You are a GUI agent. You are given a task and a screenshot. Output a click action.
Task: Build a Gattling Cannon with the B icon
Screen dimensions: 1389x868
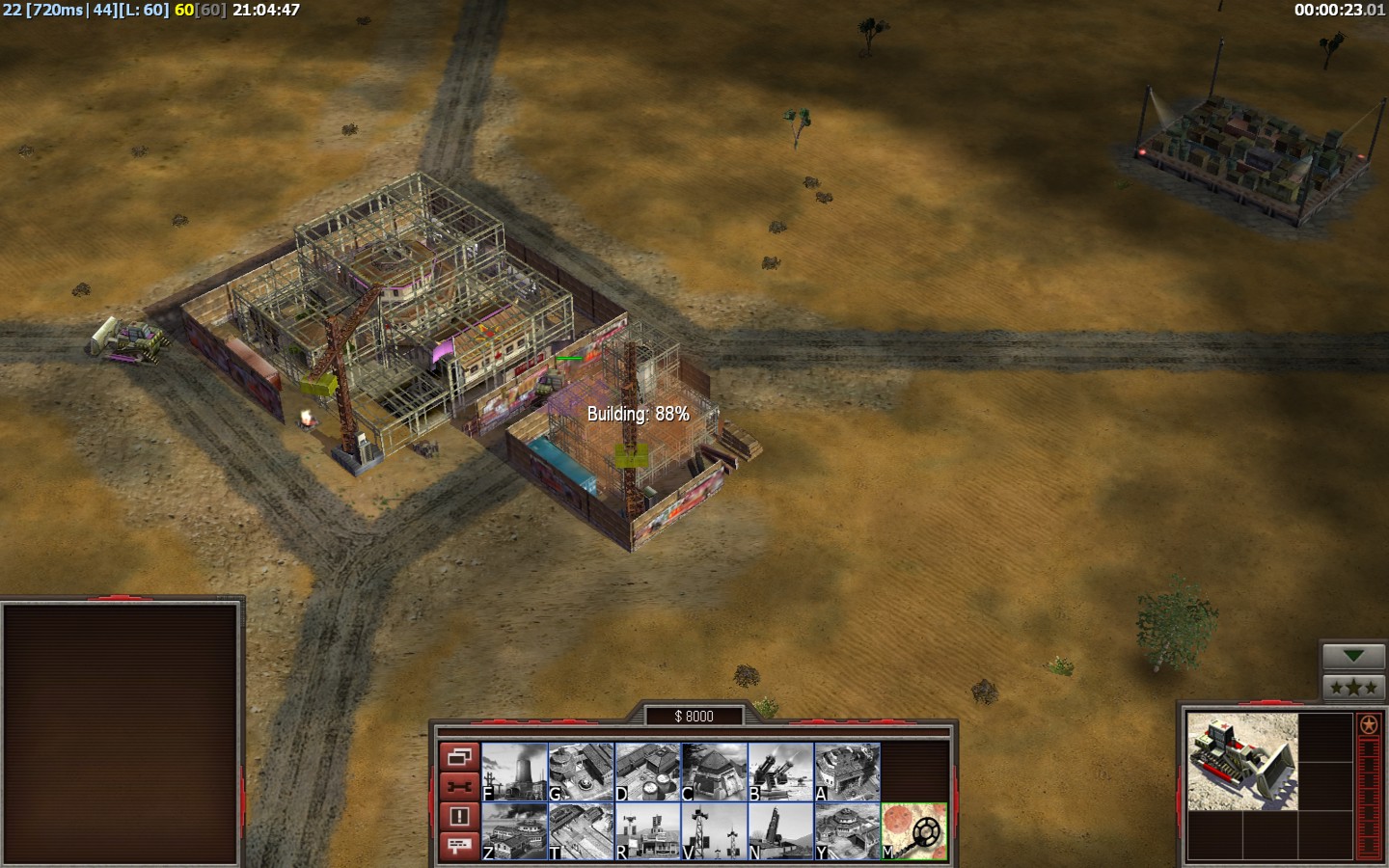[x=780, y=772]
